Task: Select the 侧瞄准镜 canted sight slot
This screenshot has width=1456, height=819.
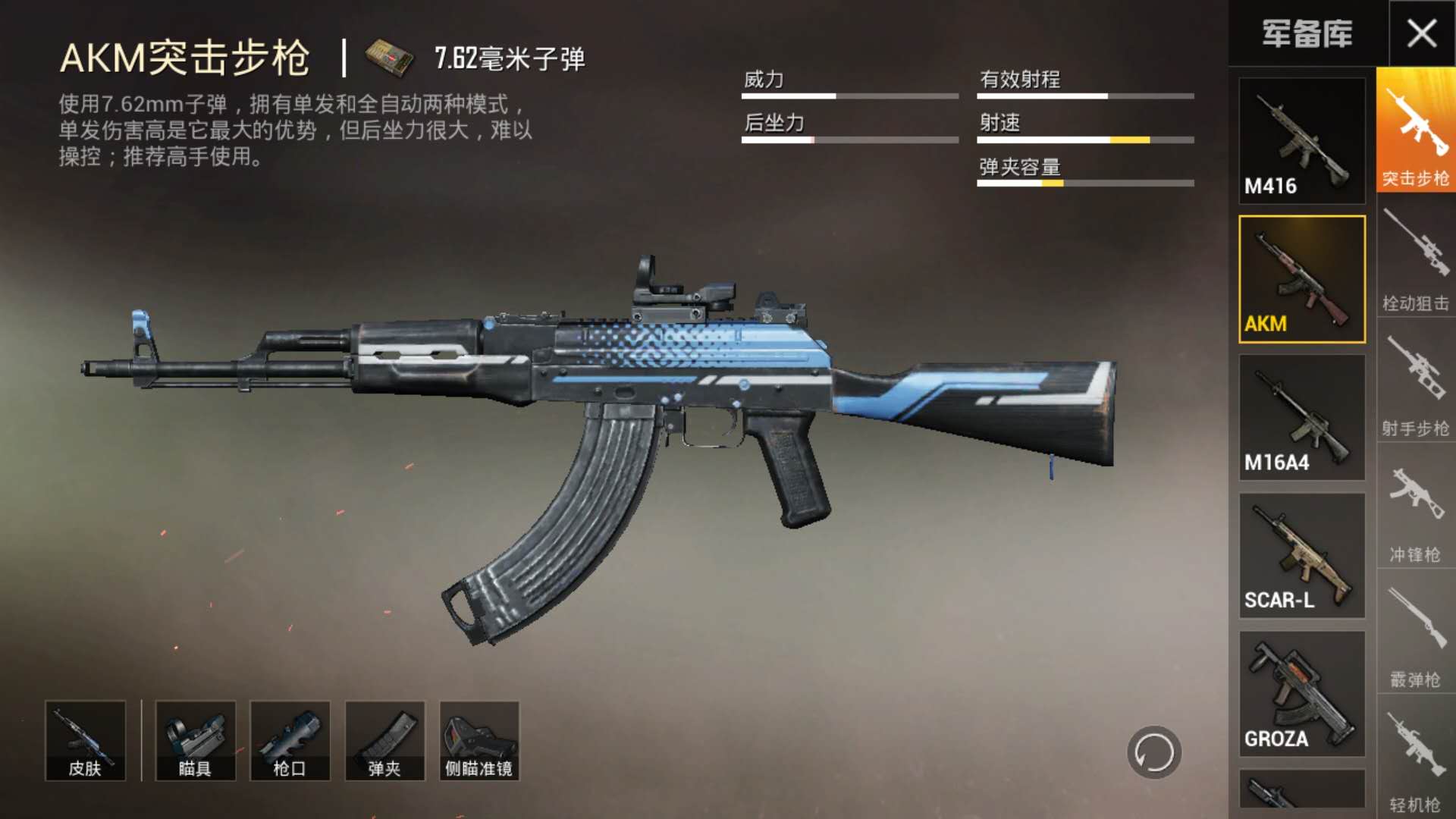Action: [479, 741]
